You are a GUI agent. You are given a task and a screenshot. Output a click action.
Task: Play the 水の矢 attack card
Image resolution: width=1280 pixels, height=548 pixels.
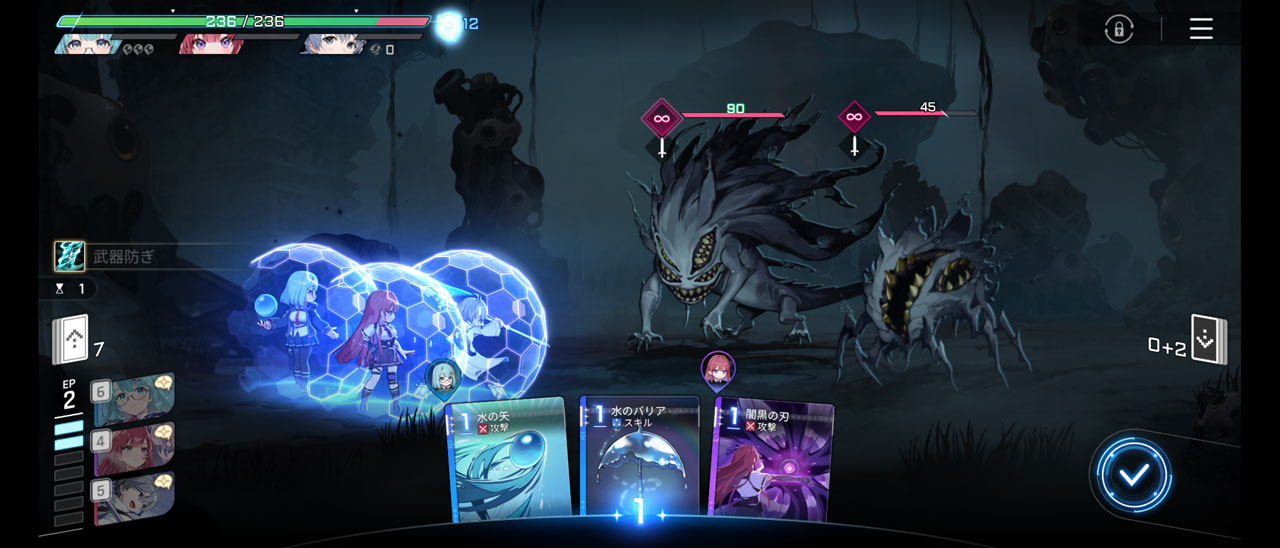pyautogui.click(x=510, y=460)
